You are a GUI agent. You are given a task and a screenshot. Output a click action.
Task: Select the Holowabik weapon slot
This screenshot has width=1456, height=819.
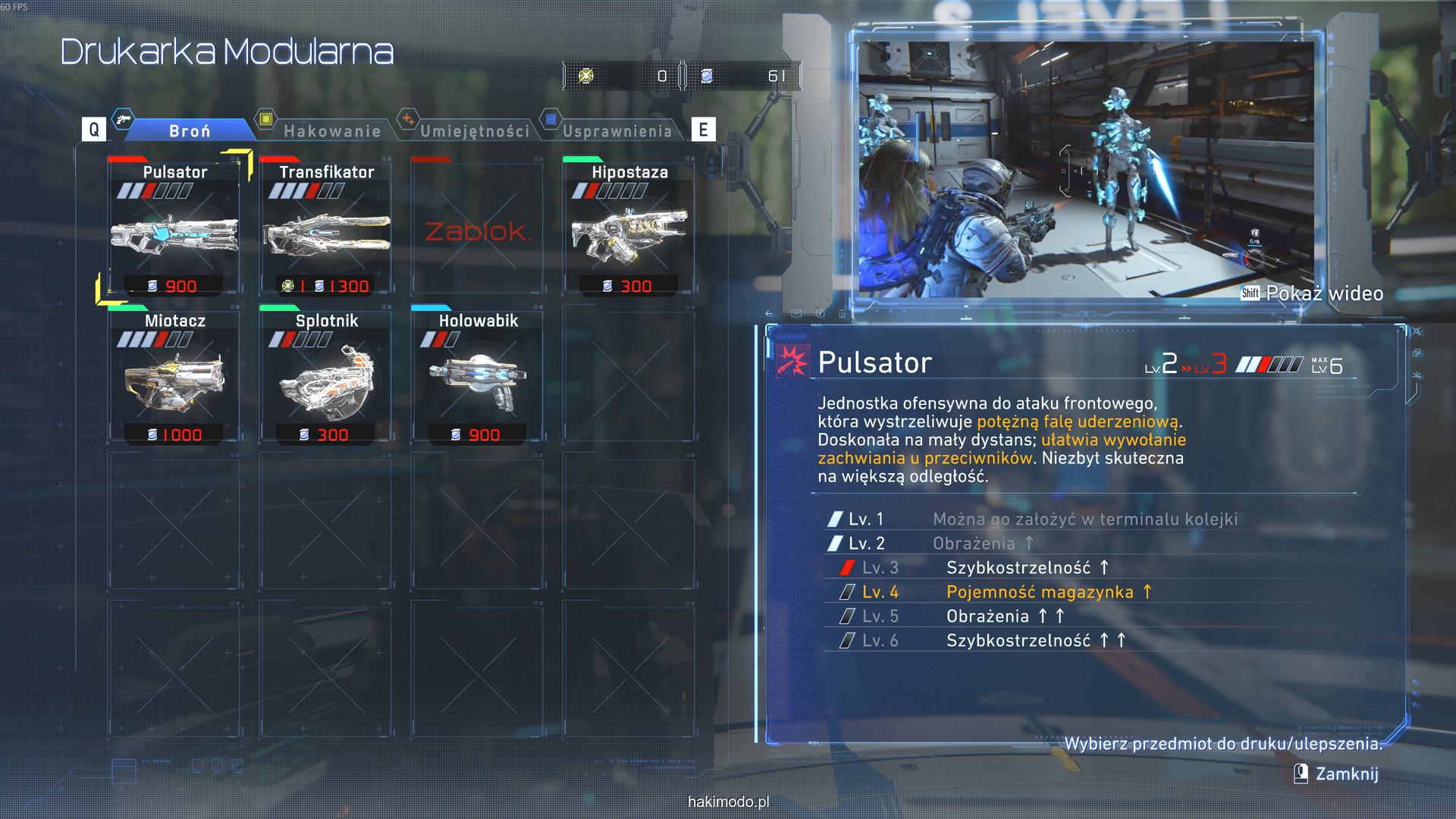coord(478,377)
